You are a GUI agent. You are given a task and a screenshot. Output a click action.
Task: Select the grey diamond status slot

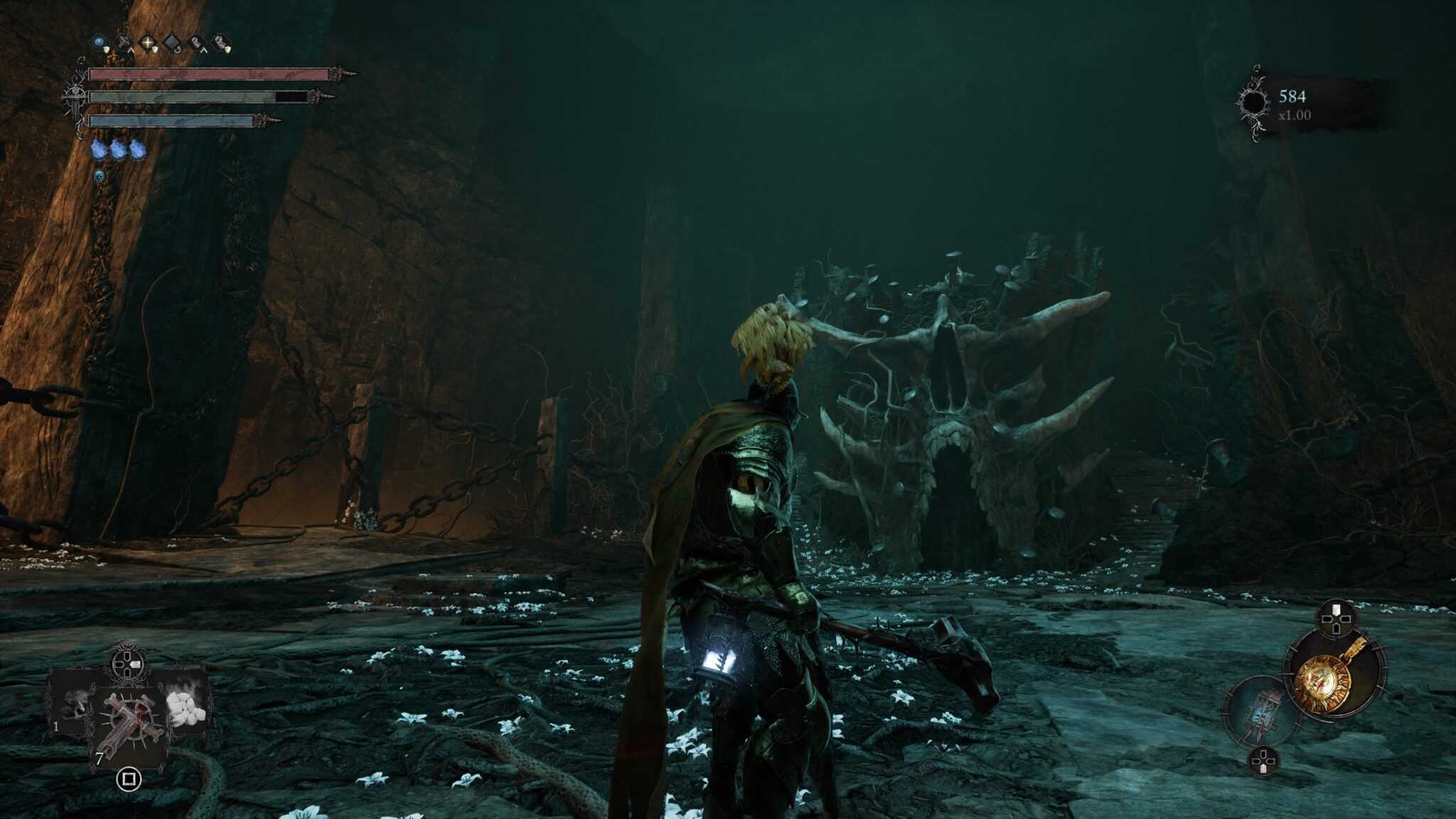coord(172,41)
